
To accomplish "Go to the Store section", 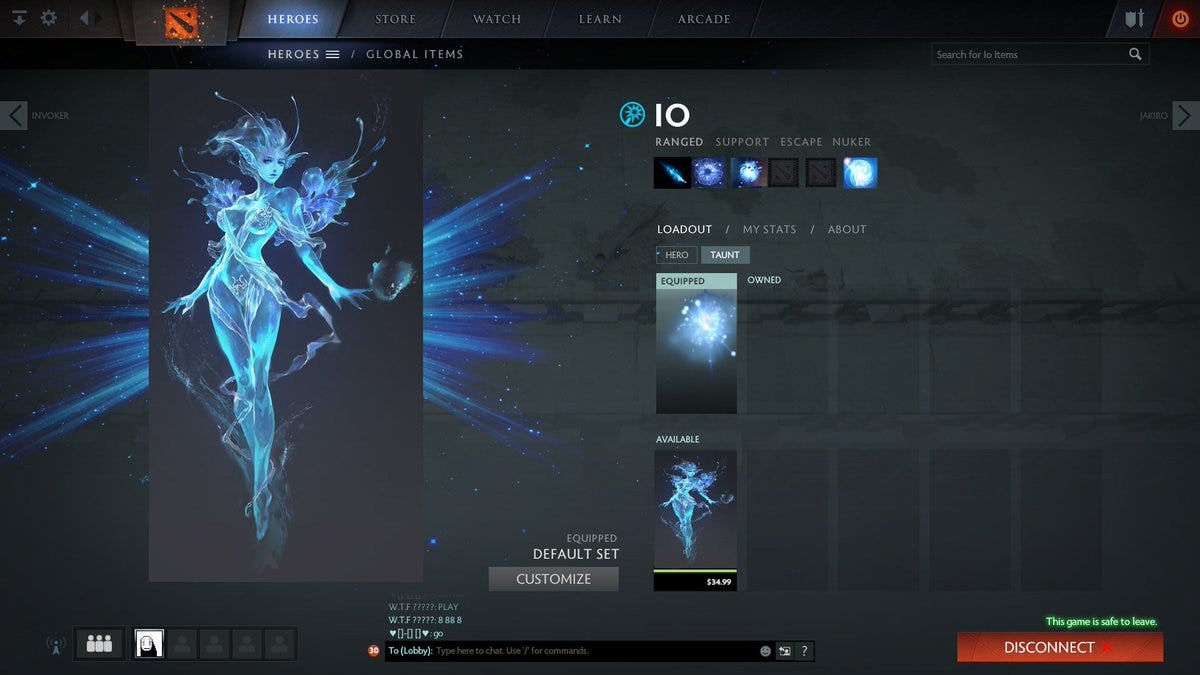I will pos(396,19).
